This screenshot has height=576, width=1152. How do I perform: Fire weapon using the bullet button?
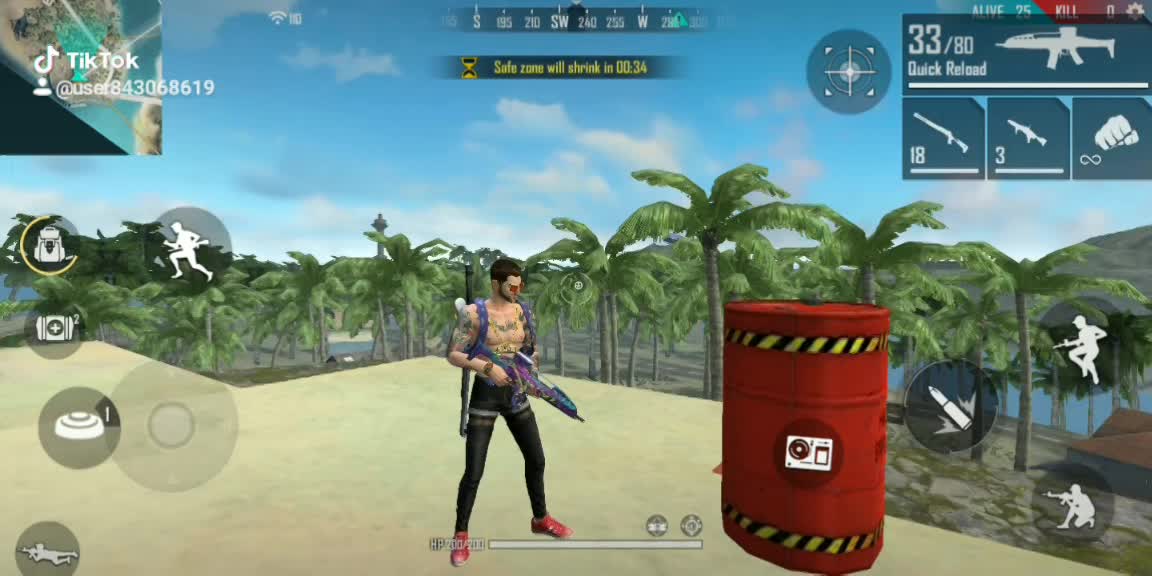point(950,407)
